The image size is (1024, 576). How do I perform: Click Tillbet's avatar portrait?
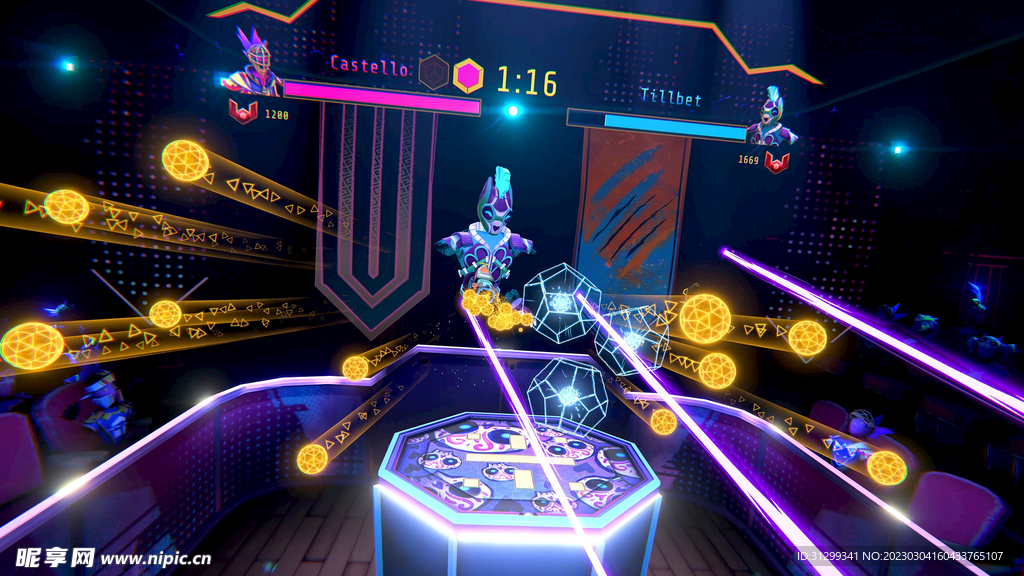771,120
